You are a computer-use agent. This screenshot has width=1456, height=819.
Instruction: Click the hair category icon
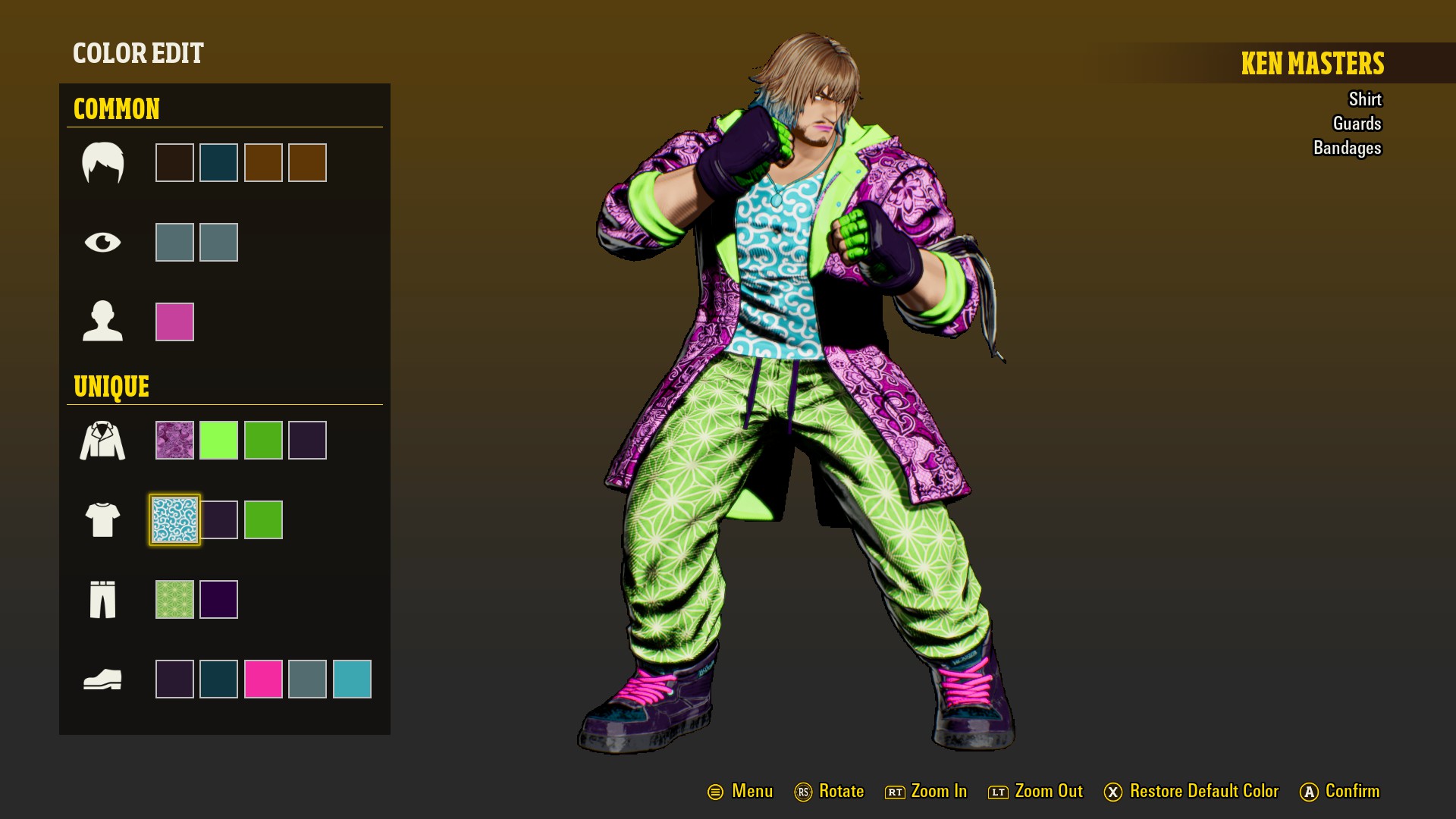pyautogui.click(x=102, y=162)
